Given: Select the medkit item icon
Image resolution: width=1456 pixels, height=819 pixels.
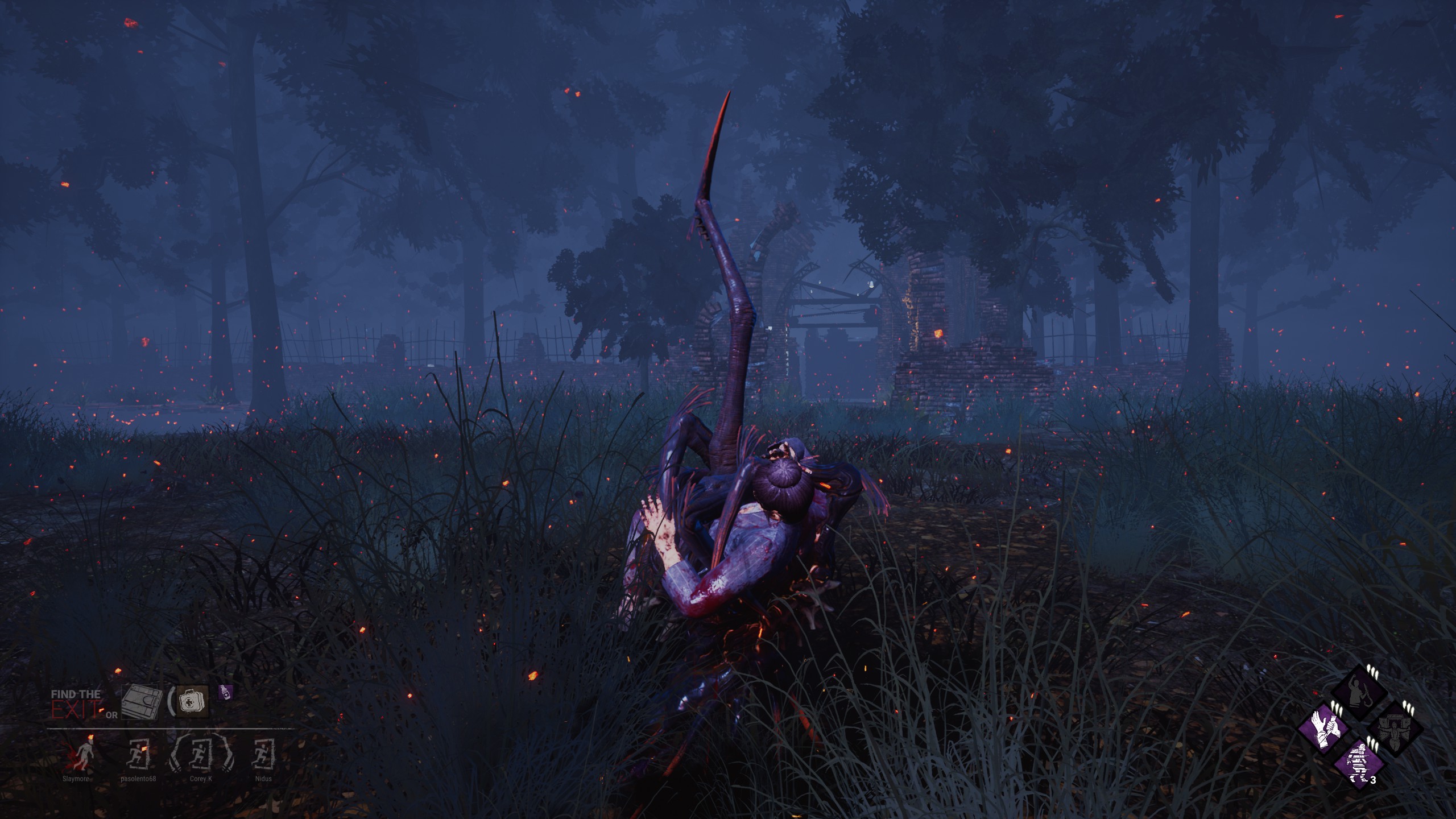Looking at the screenshot, I should [x=191, y=701].
